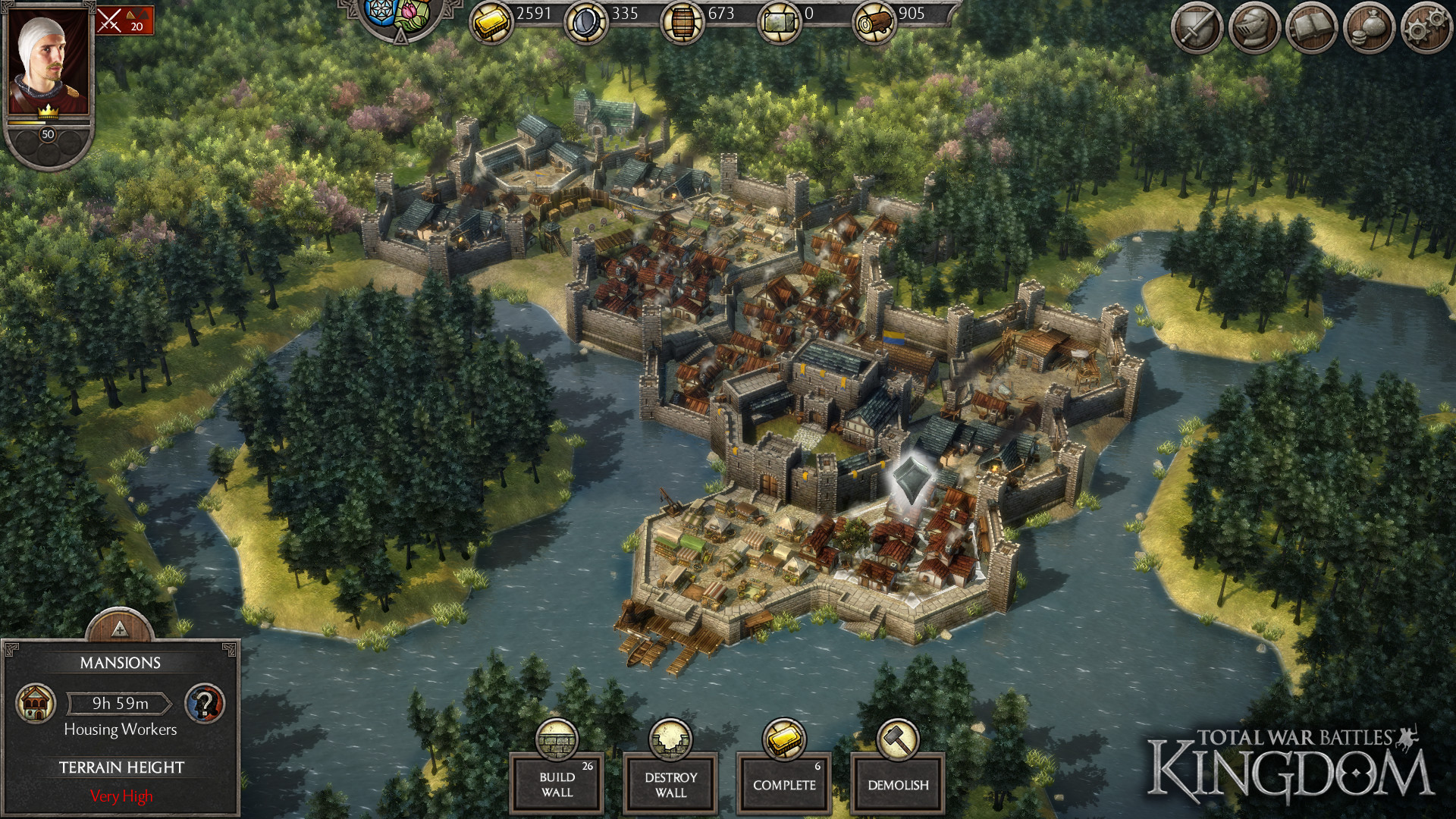Open the sword and shield battle menu
The image size is (1456, 819).
pyautogui.click(x=1197, y=29)
